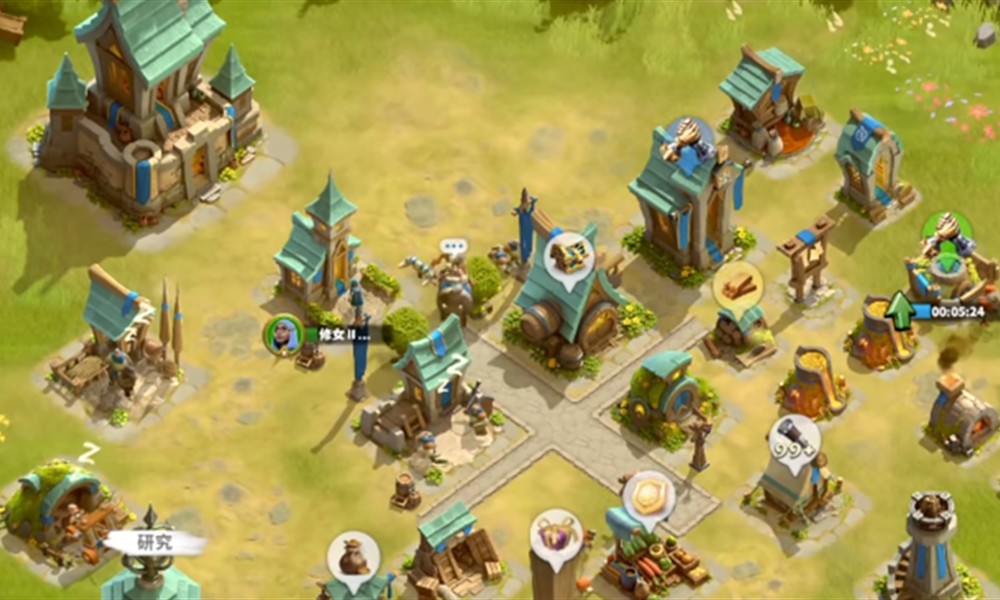Tap the gold shield coin bubble

[x=647, y=494]
